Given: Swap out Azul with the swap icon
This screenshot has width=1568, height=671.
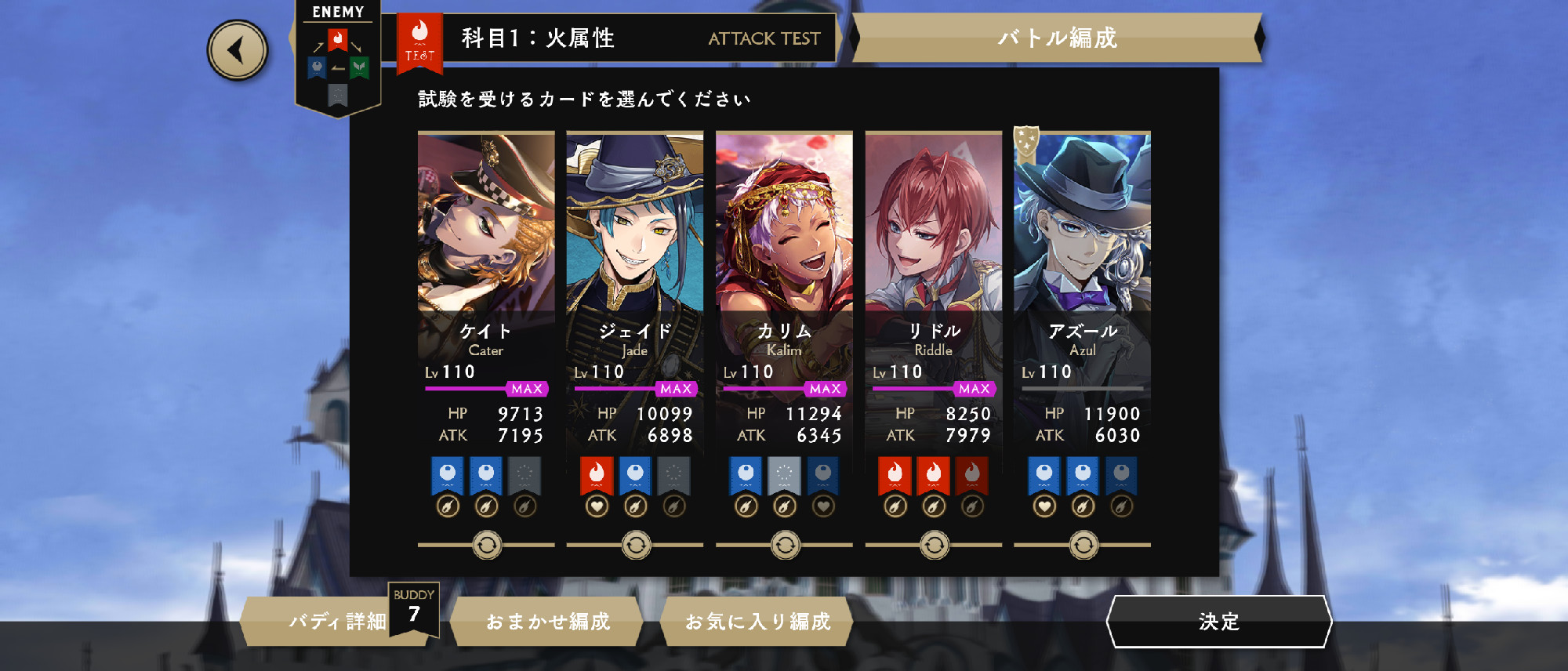Looking at the screenshot, I should coord(1083,545).
